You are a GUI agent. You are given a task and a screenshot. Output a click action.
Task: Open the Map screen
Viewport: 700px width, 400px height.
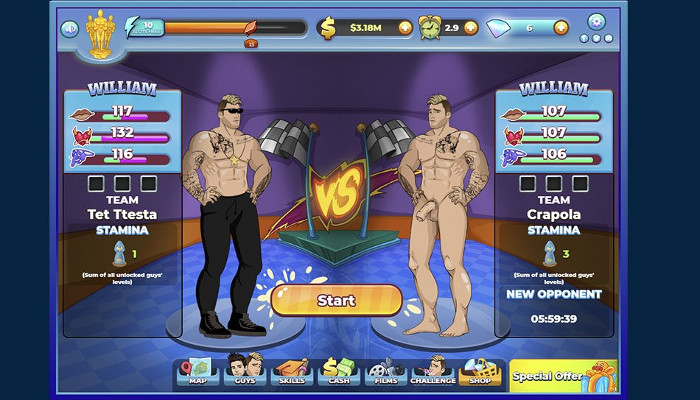pos(197,372)
